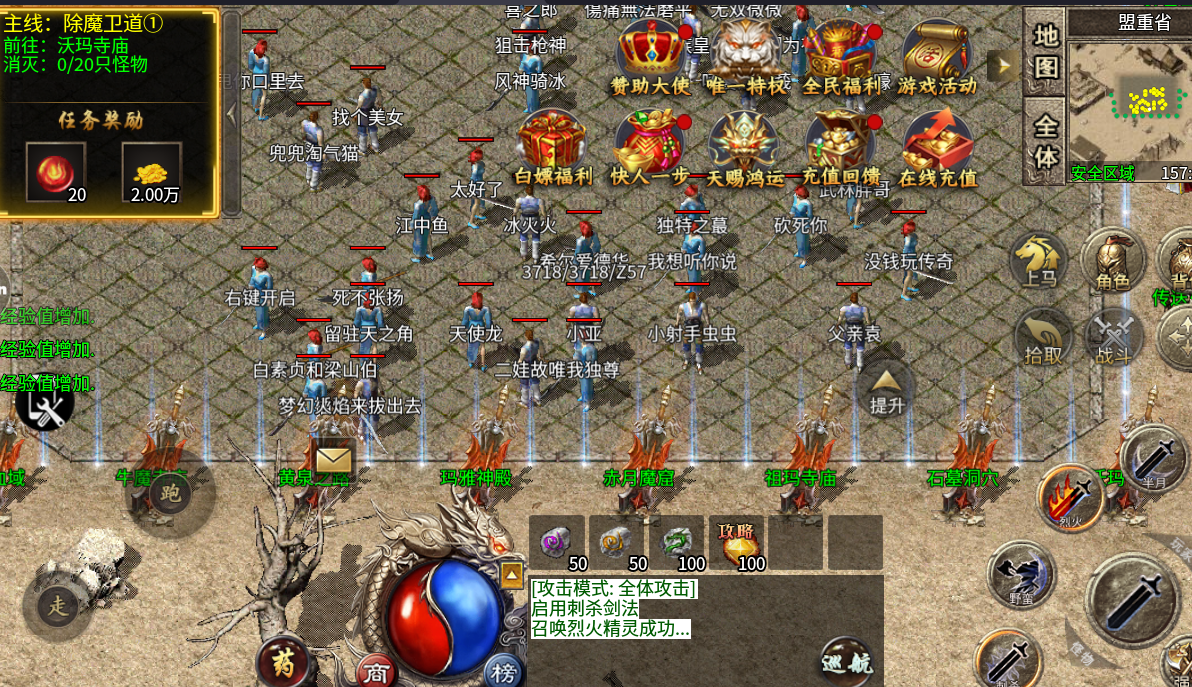The image size is (1192, 687).
Task: Select the 全体 attack mode button
Action: (x=1045, y=142)
